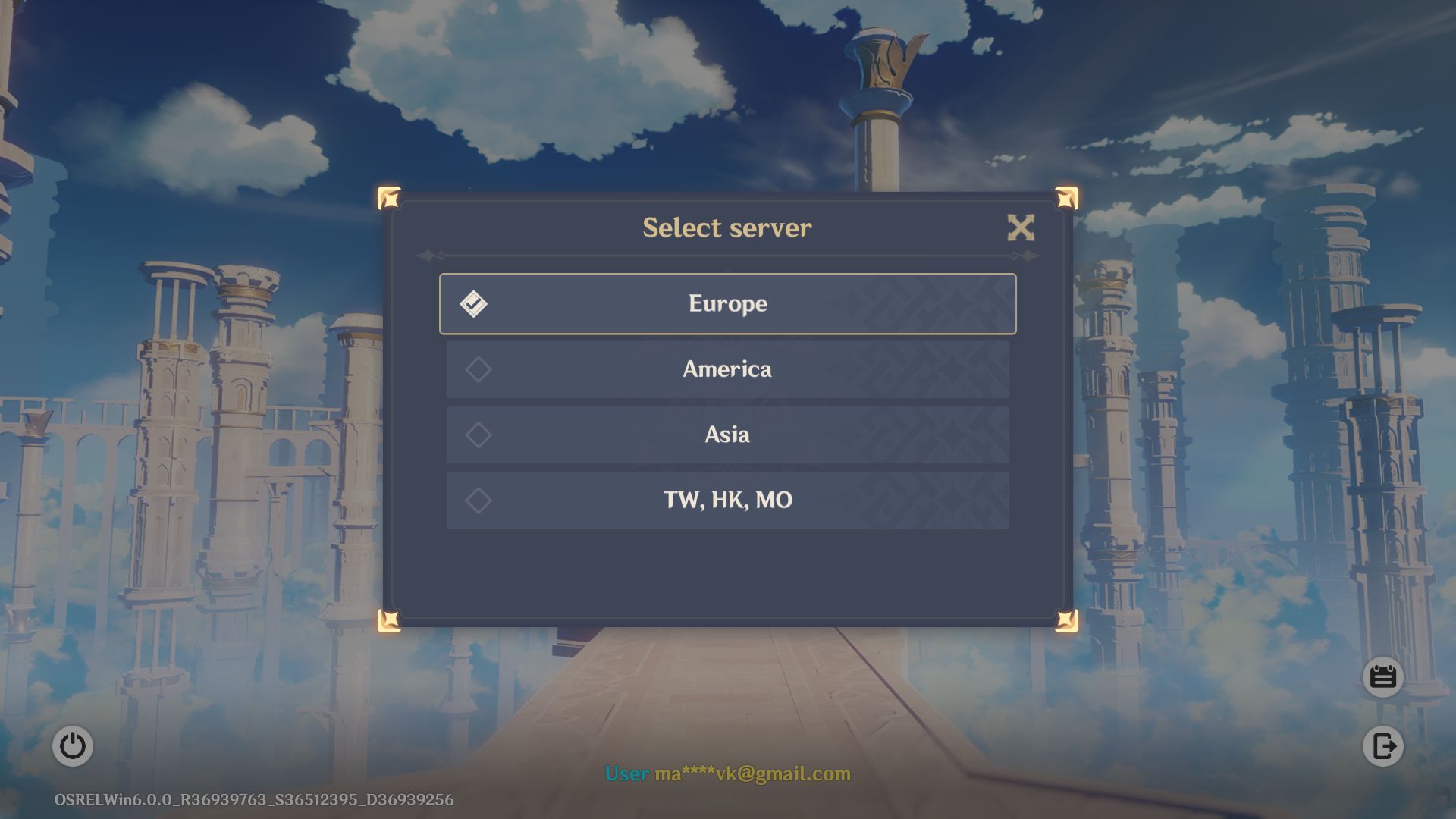This screenshot has width=1456, height=819.
Task: Select the Europe server
Action: 727,304
